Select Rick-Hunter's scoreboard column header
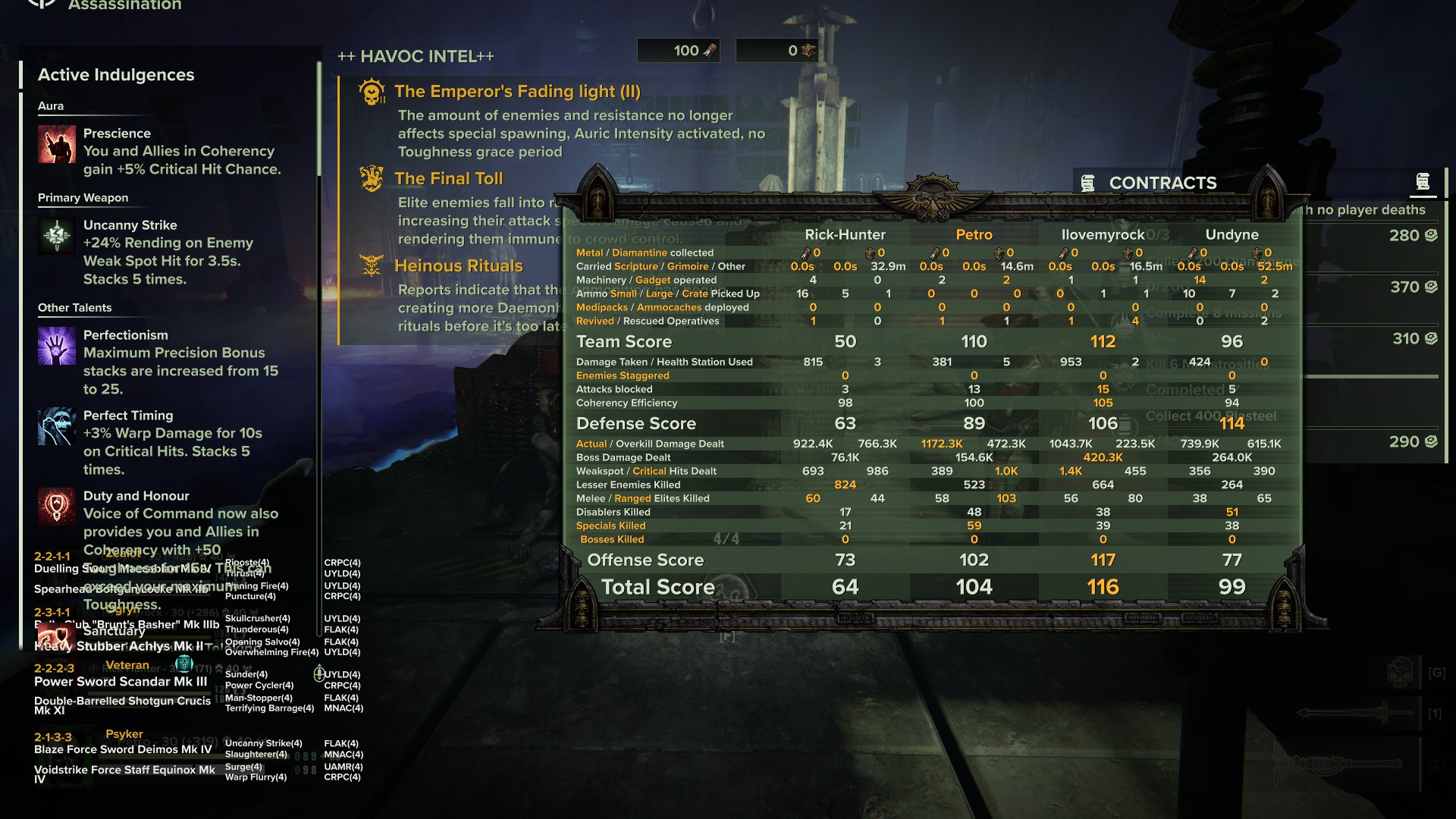The image size is (1456, 819). (x=845, y=235)
